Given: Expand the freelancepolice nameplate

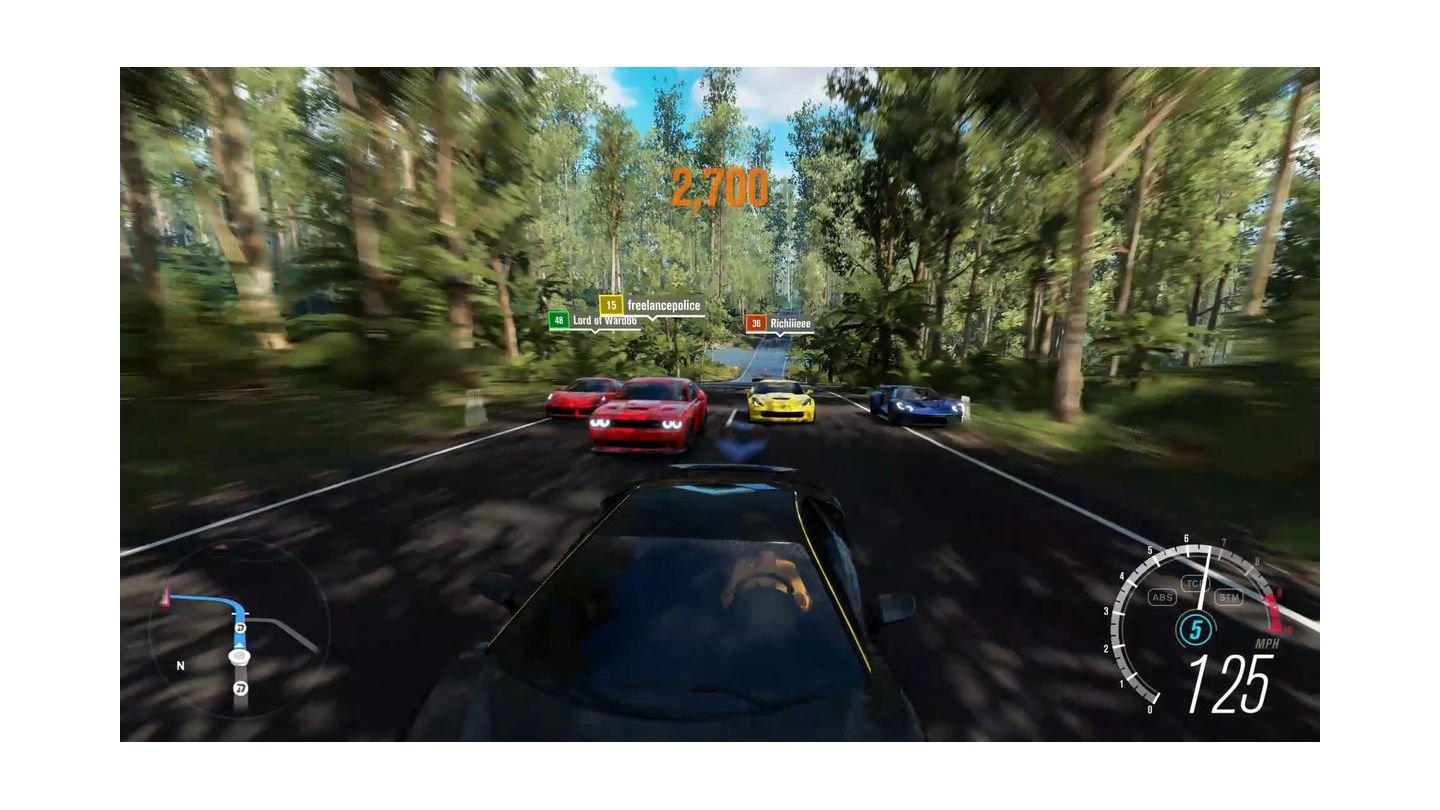Looking at the screenshot, I should 663,305.
